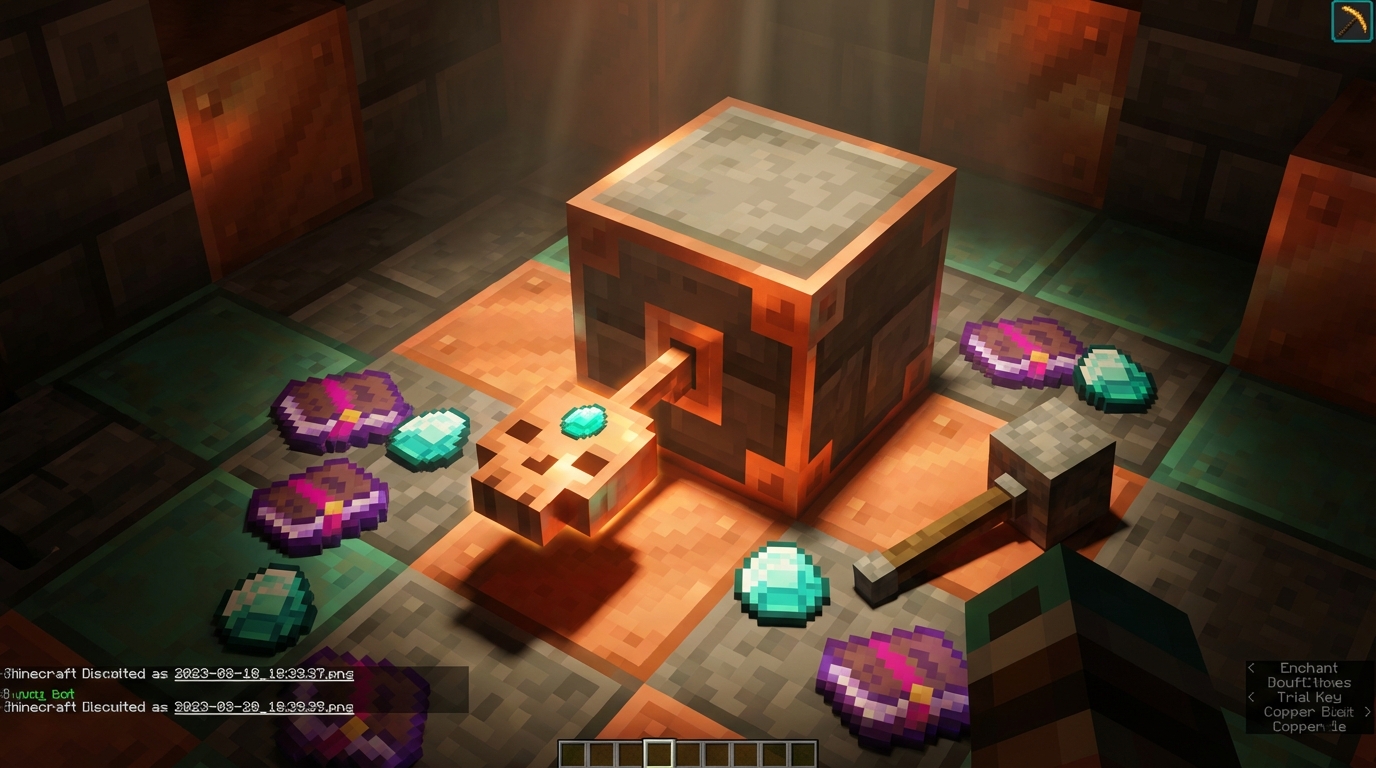Viewport: 1376px width, 768px height.
Task: Select the Enchant entry in the side list
Action: pos(1308,667)
